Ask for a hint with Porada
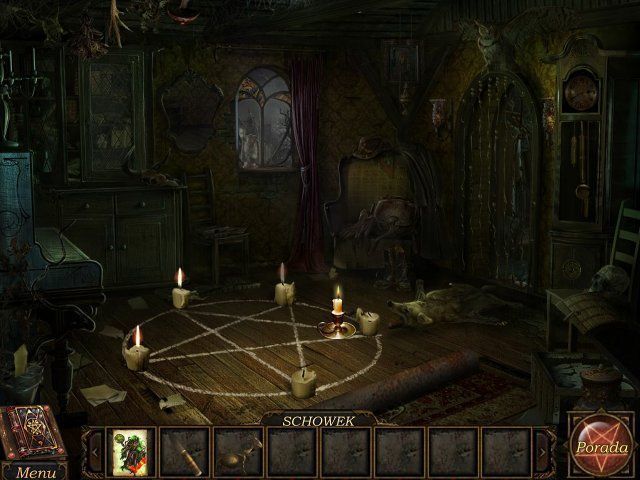This screenshot has width=640, height=480. pyautogui.click(x=601, y=446)
